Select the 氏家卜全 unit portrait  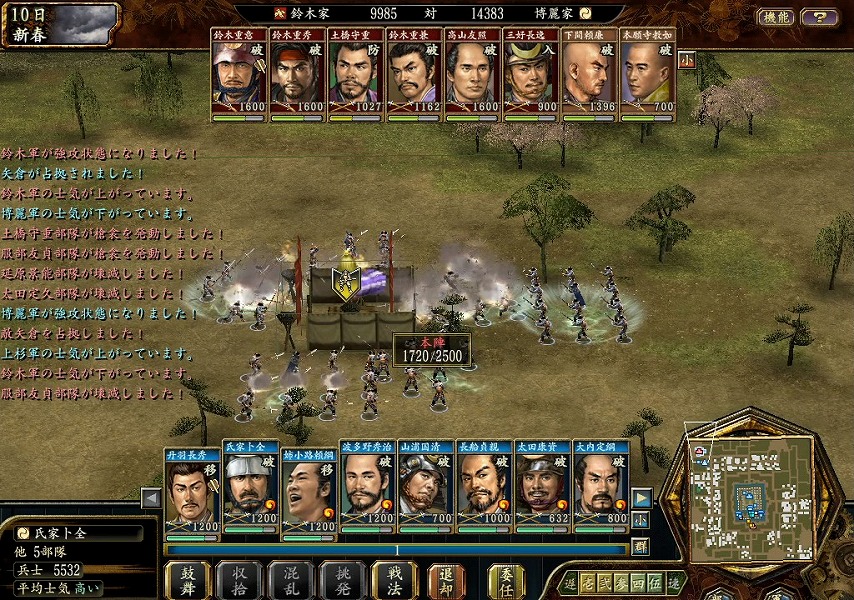250,490
